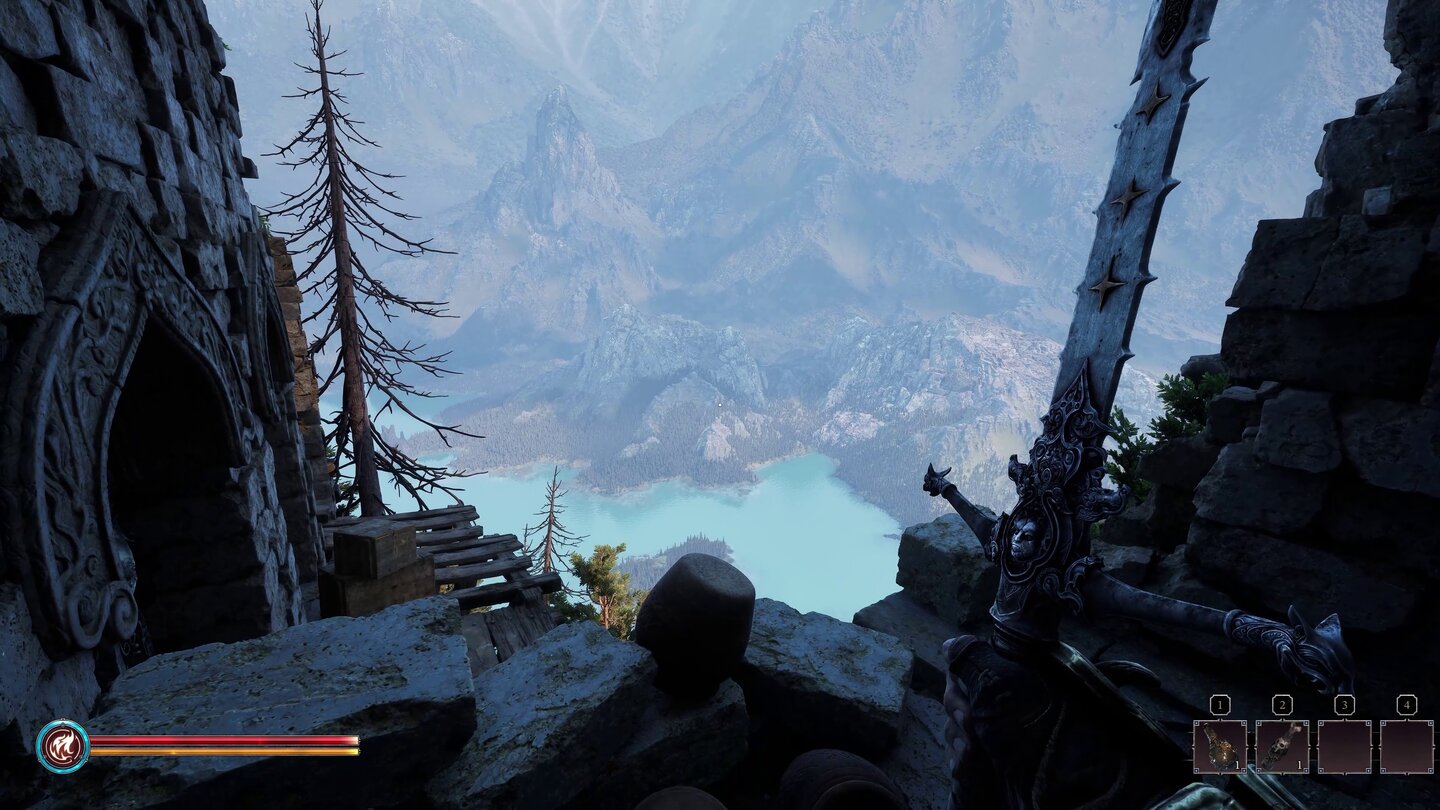Image resolution: width=1440 pixels, height=810 pixels.
Task: Click the flame emblem beside the health bar
Action: tap(63, 746)
